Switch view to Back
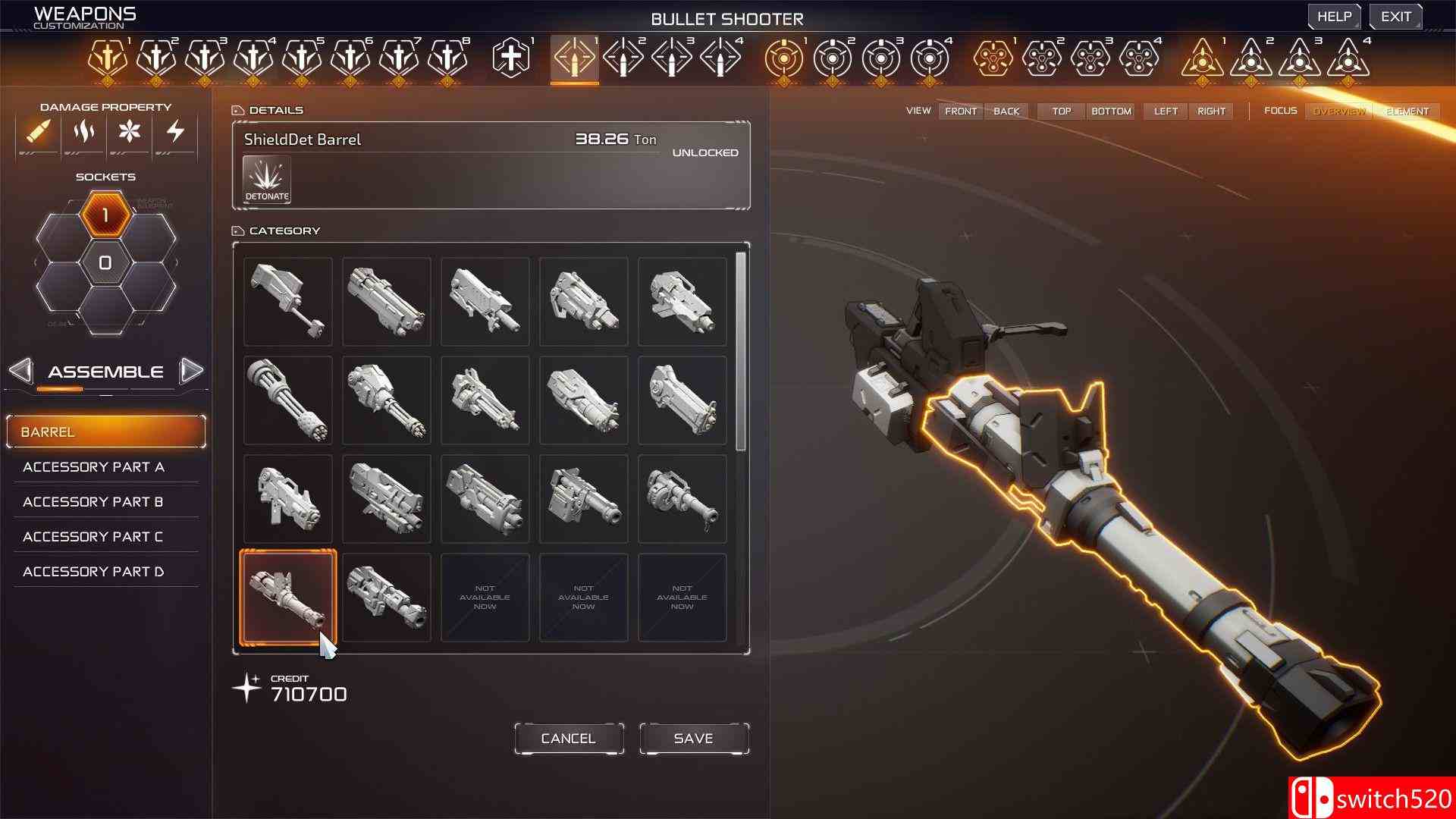The image size is (1456, 819). pos(1006,111)
